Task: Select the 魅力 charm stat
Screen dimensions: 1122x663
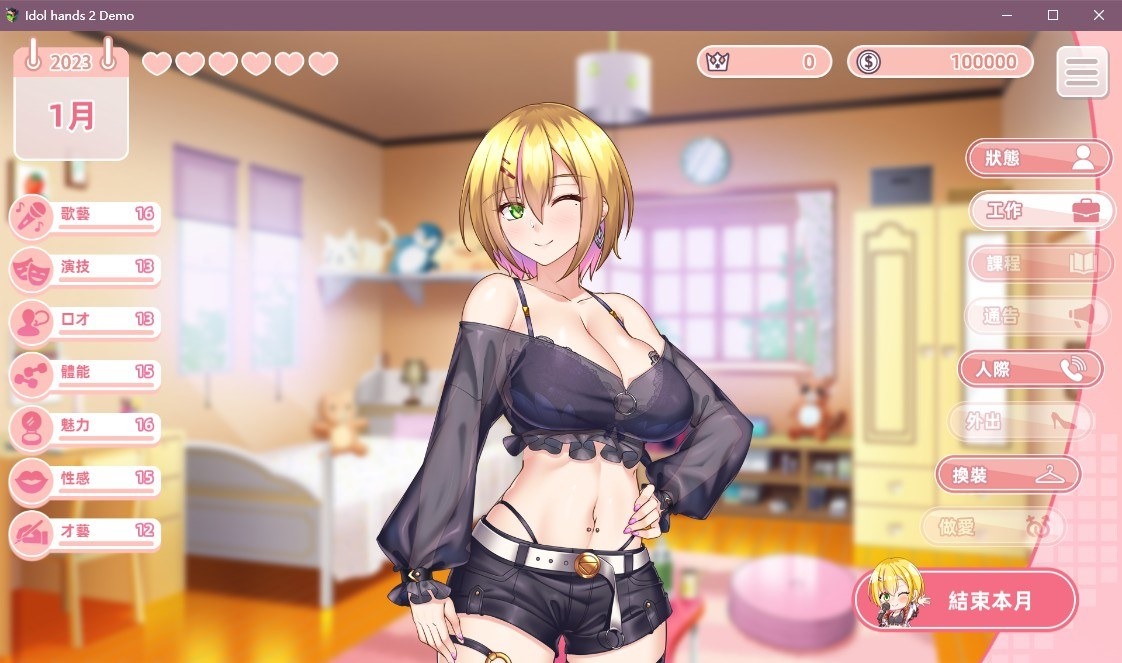Action: coord(85,427)
